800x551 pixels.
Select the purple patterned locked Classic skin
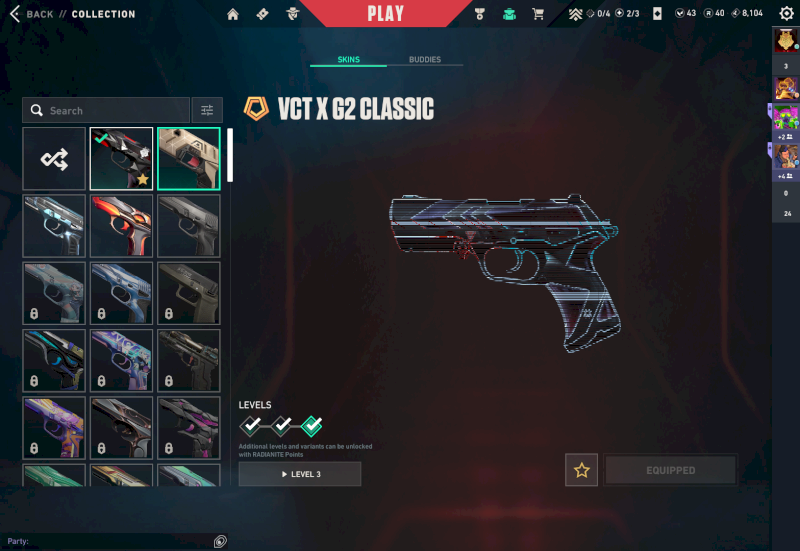121,360
